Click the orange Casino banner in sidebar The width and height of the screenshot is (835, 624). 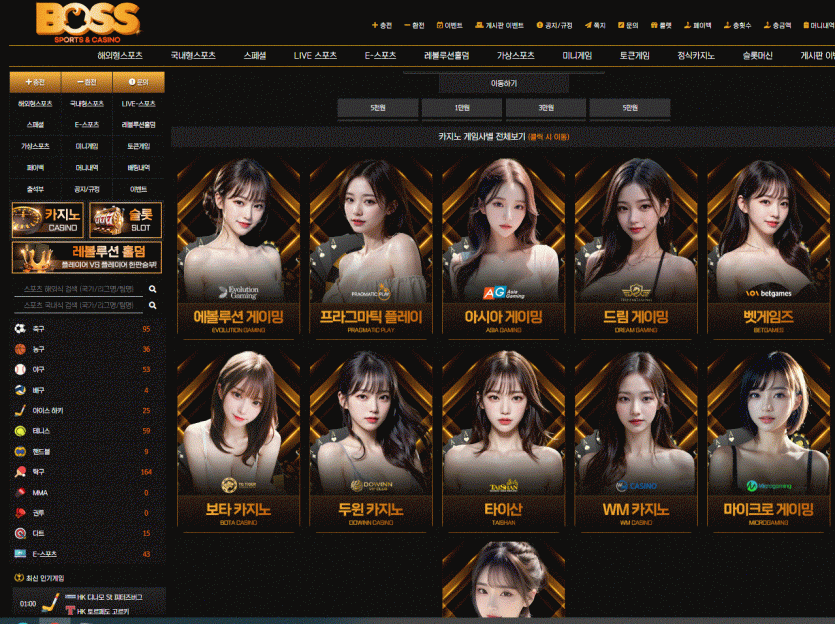[47, 220]
